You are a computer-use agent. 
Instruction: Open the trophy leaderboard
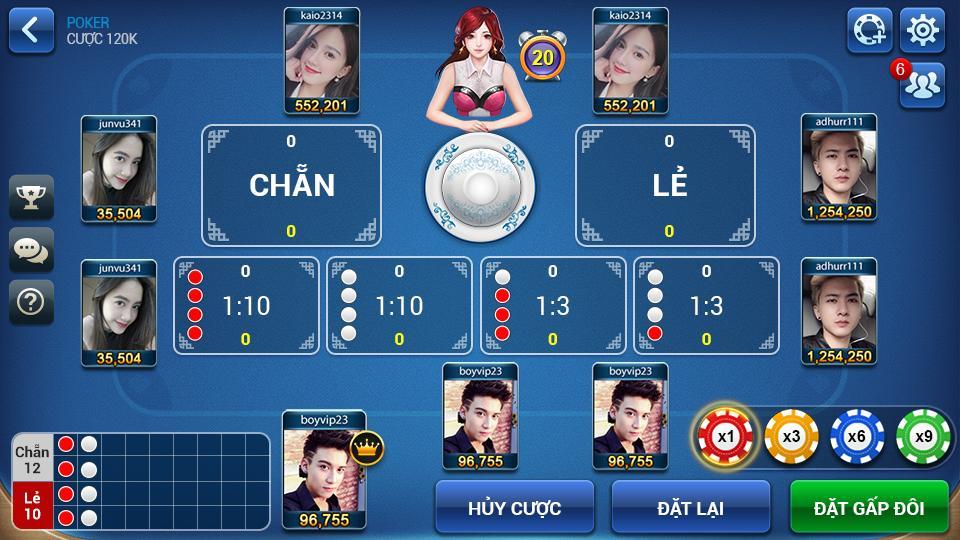click(31, 197)
